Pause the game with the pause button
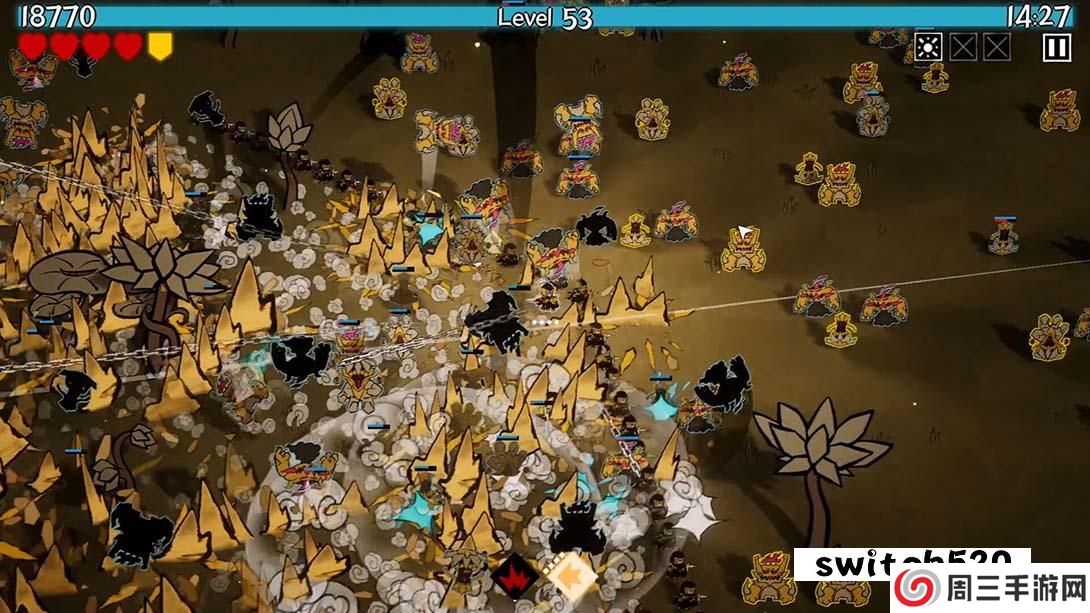Screen dimensions: 1090x613 [x=1056, y=47]
